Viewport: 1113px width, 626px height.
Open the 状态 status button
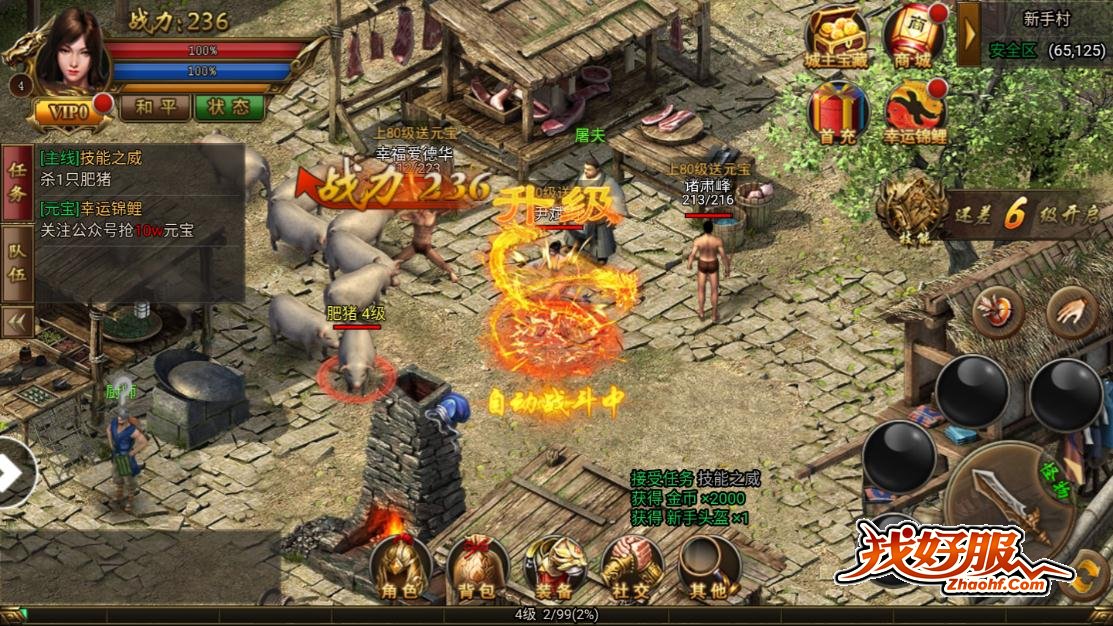(229, 107)
